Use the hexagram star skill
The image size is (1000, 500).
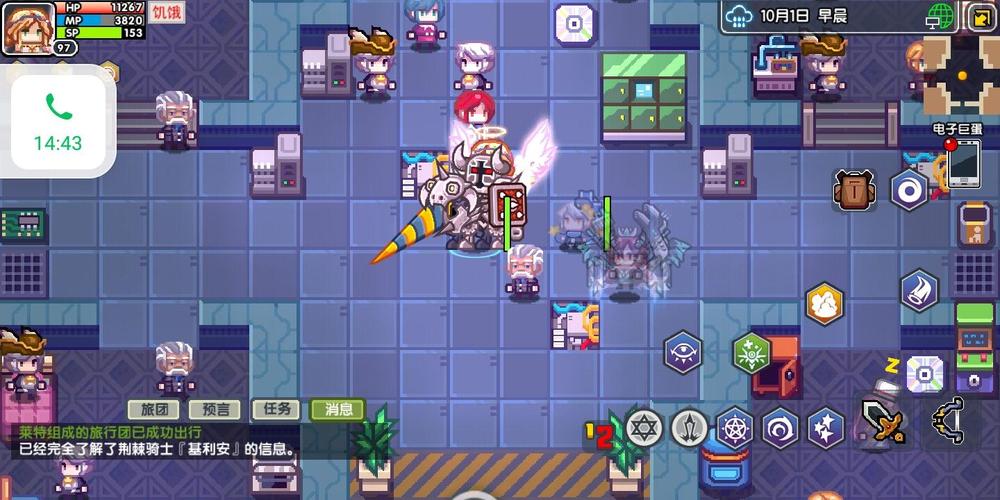[x=644, y=427]
